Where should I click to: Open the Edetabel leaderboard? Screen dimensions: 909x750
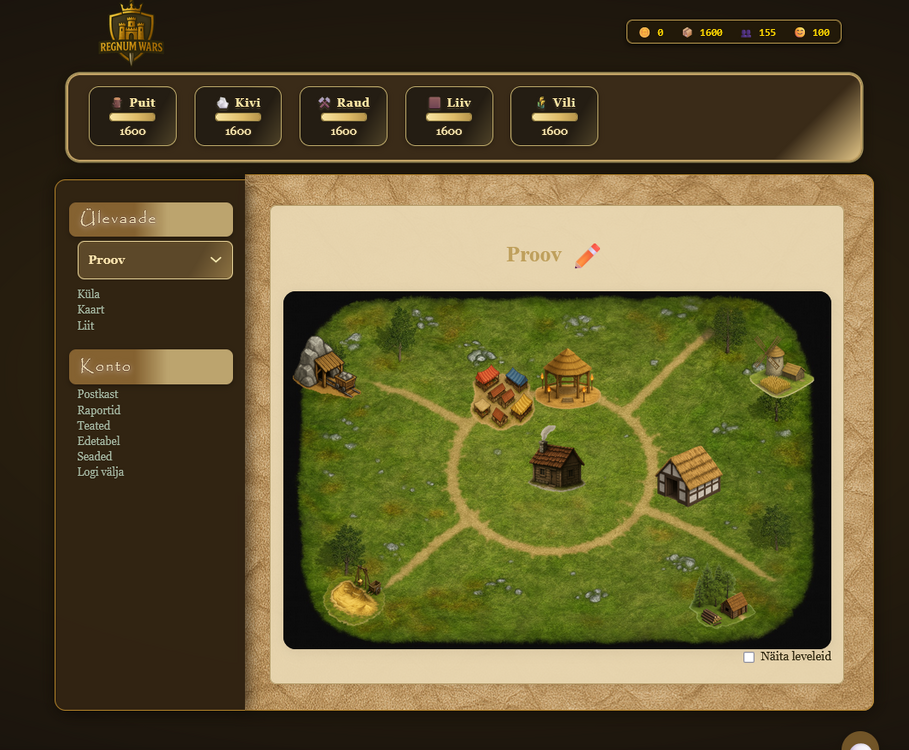point(99,441)
